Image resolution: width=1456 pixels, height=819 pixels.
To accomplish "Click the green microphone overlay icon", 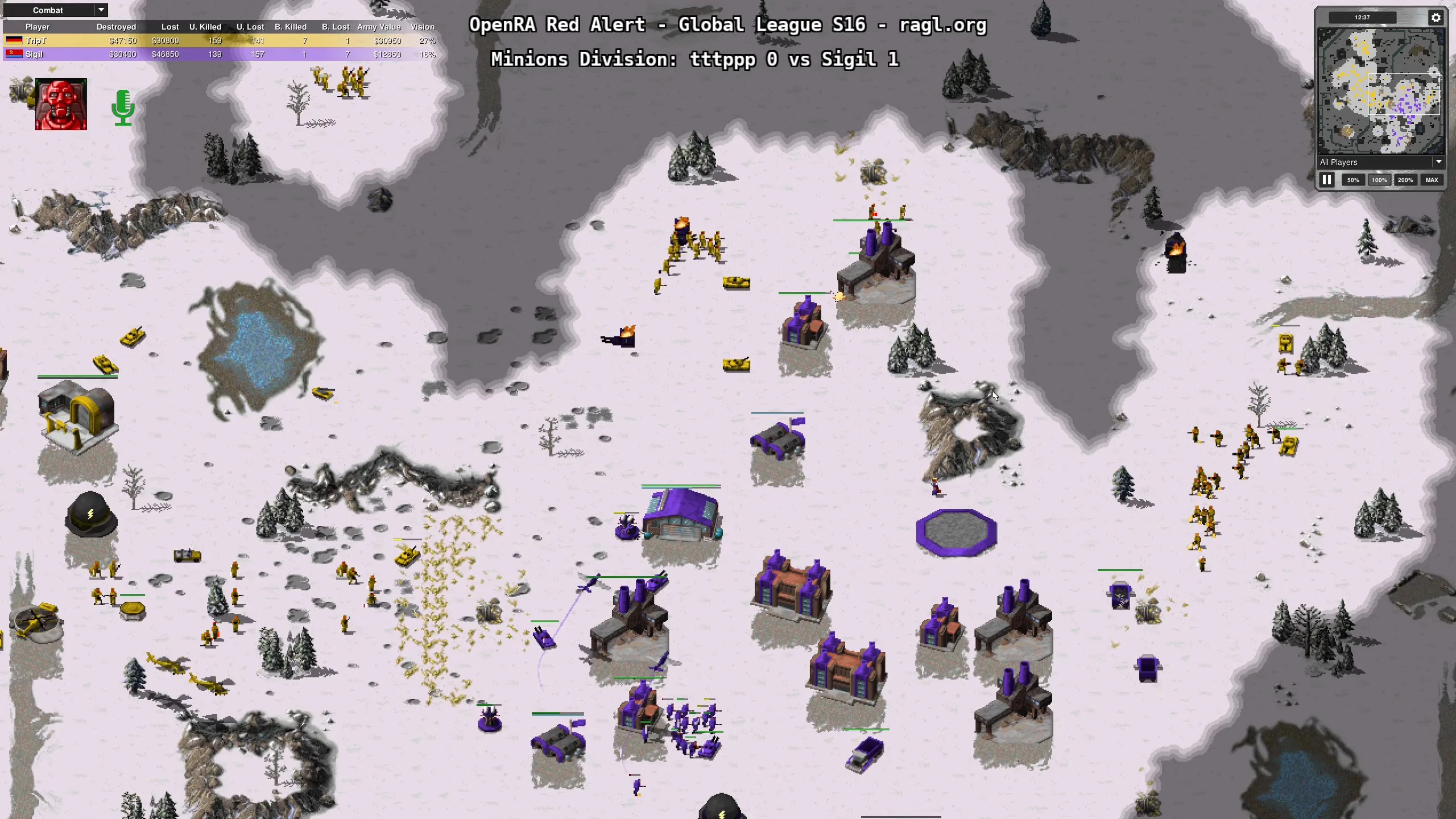I will tap(123, 107).
